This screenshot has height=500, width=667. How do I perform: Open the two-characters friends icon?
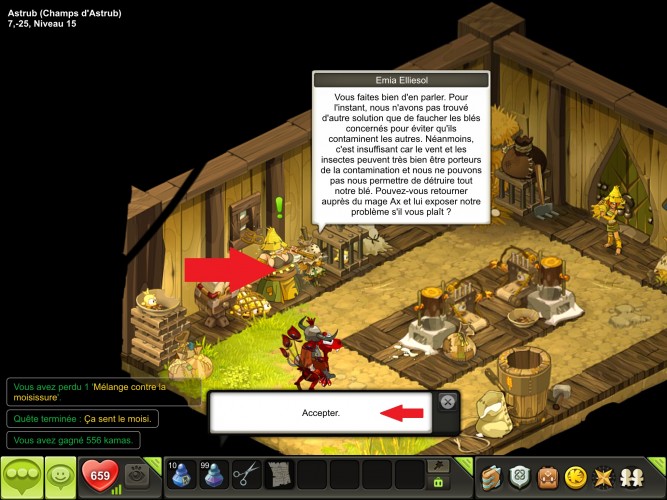coord(638,474)
